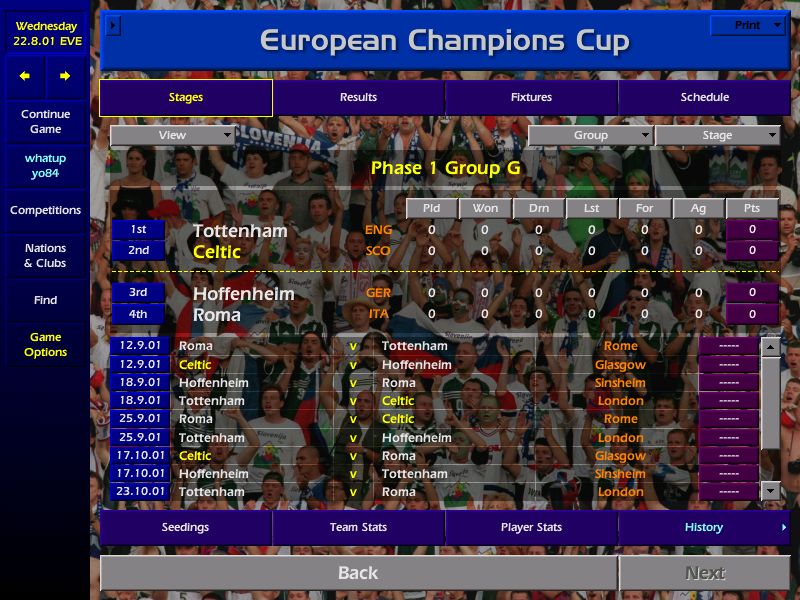Open the Stage dropdown
Image resolution: width=800 pixels, height=600 pixels.
pyautogui.click(x=717, y=135)
